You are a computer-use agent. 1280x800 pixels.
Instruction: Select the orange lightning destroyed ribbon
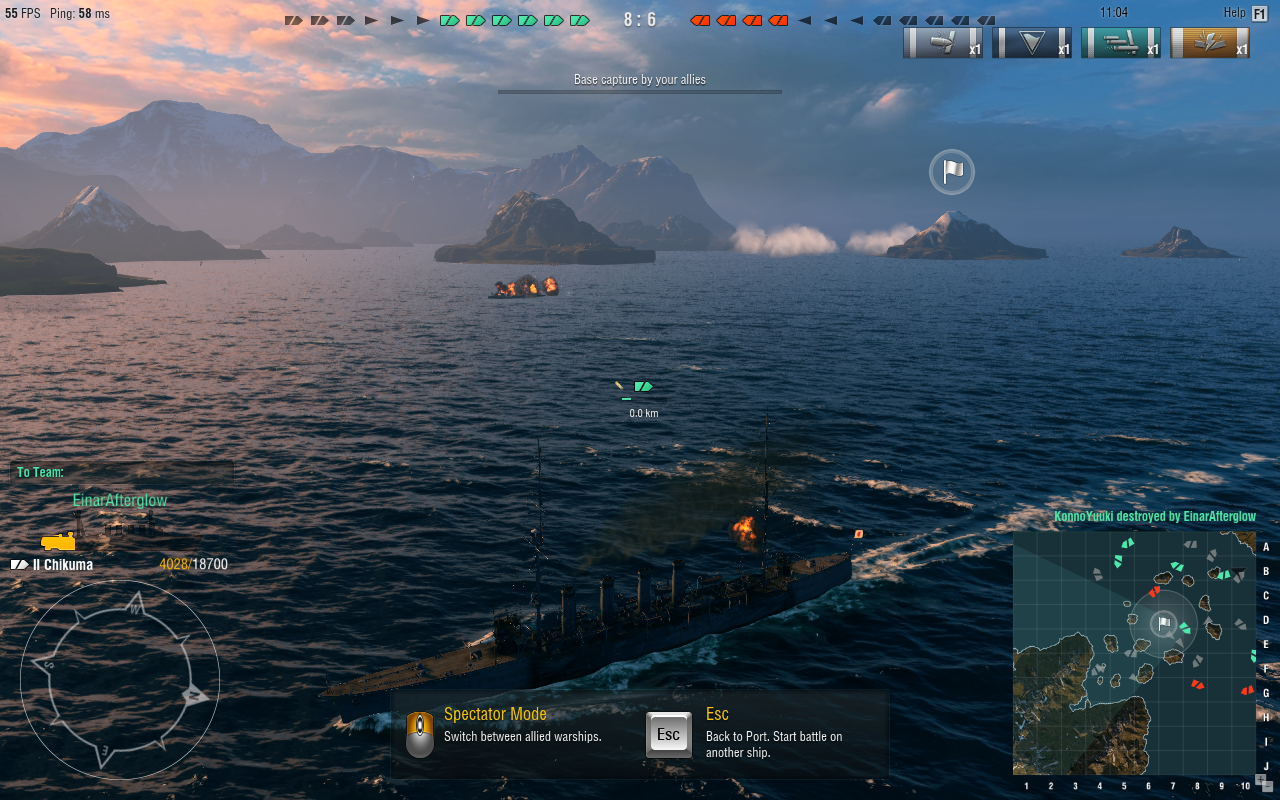pyautogui.click(x=1210, y=43)
